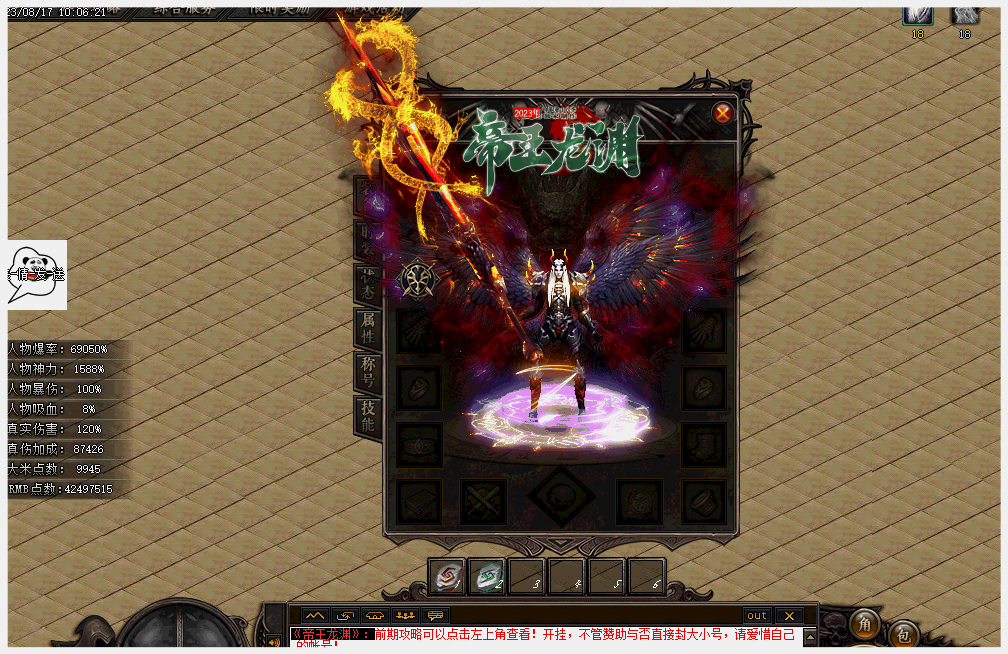The height and width of the screenshot is (654, 1008).
Task: Click the white-haired figure buff icon
Action: pos(917,14)
